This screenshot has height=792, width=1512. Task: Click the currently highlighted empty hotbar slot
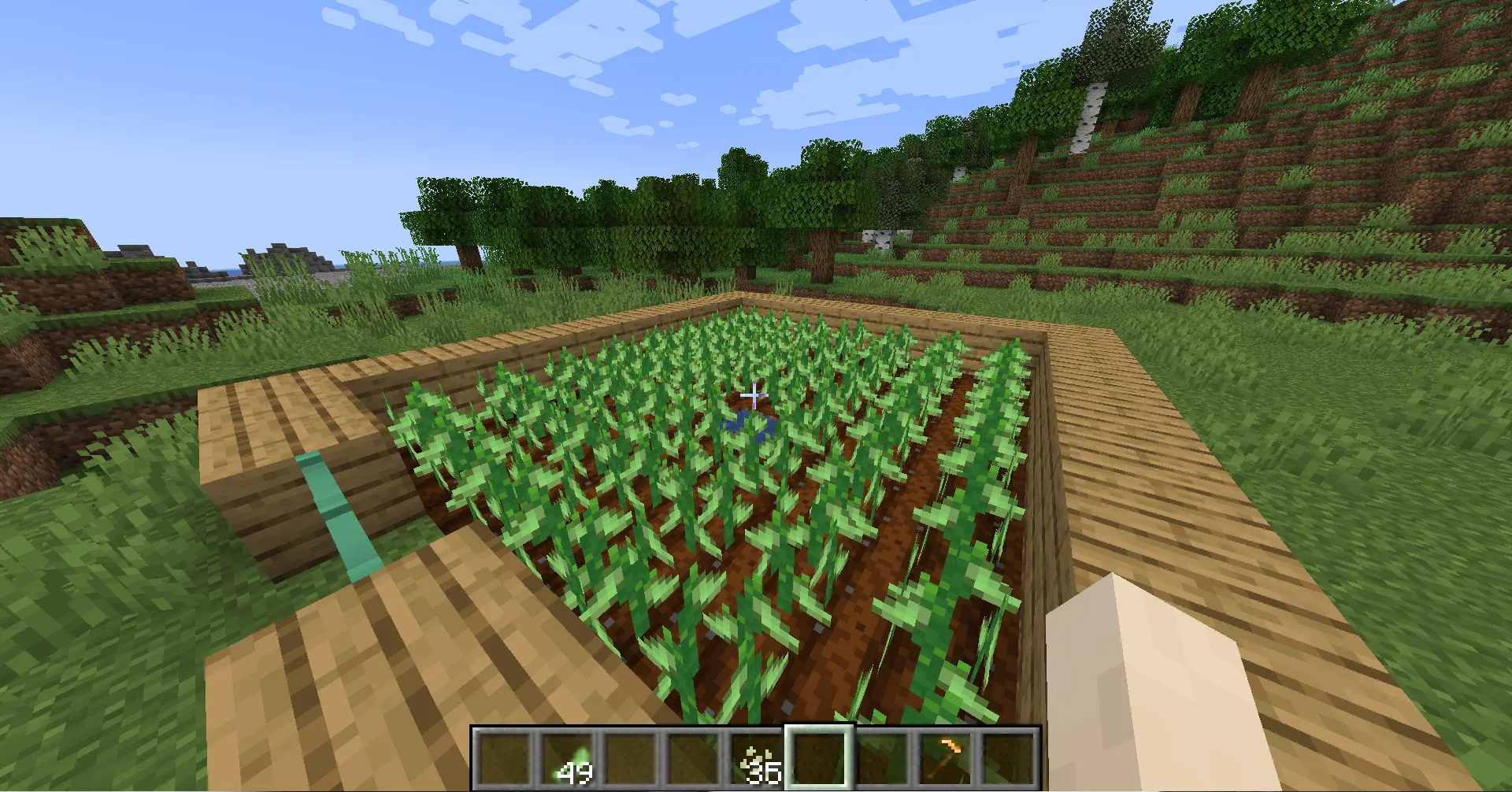(817, 757)
